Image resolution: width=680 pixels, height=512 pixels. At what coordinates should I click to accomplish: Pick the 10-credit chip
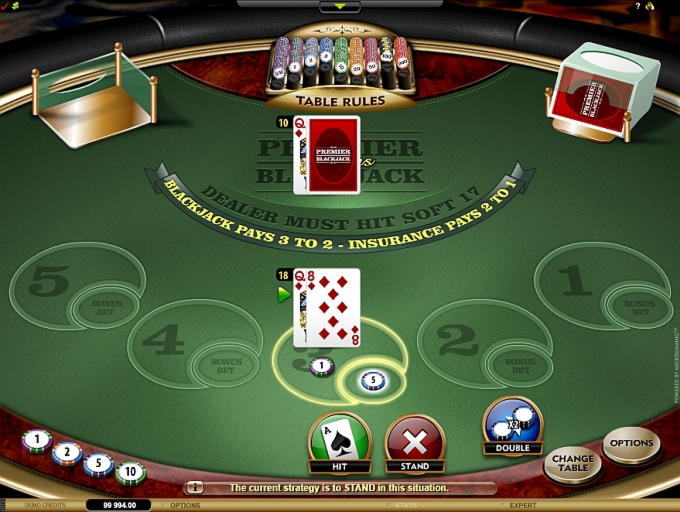[130, 471]
